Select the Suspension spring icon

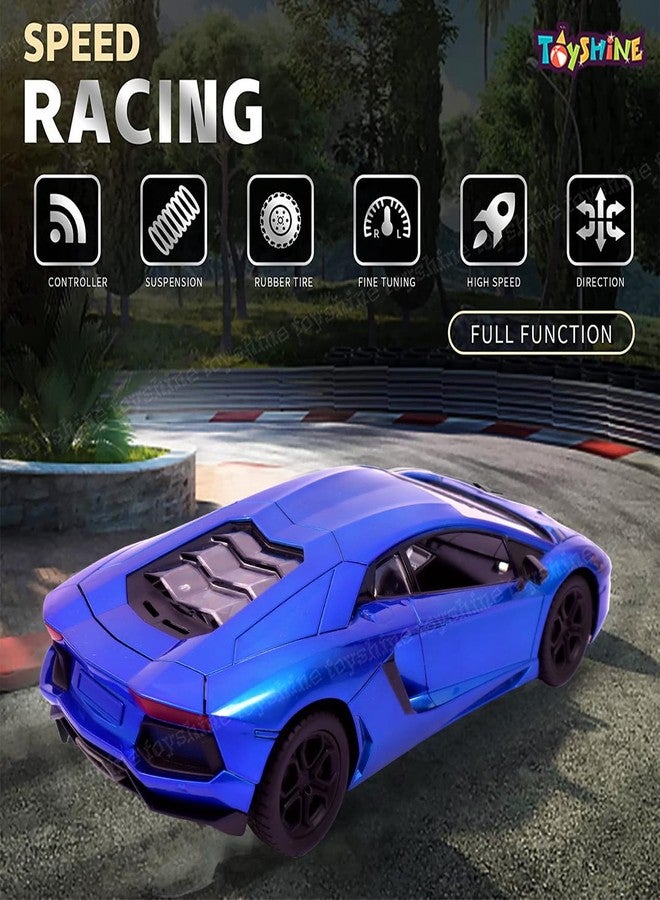tap(174, 220)
